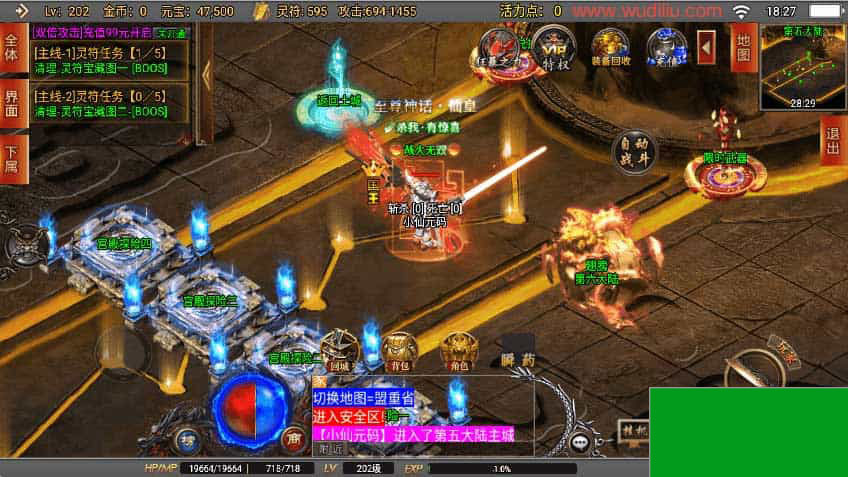Image resolution: width=848 pixels, height=477 pixels.
Task: Click the 任意之力 icon in top row
Action: (x=498, y=47)
